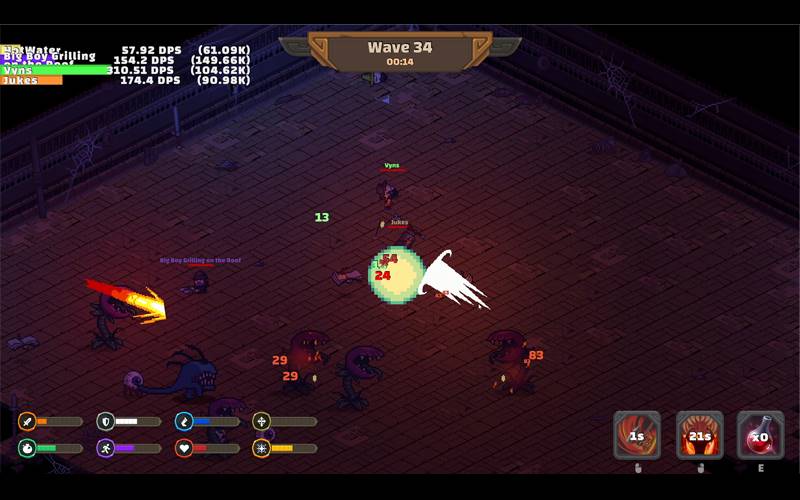
Task: Click the Wave 34 banner
Action: tap(399, 52)
